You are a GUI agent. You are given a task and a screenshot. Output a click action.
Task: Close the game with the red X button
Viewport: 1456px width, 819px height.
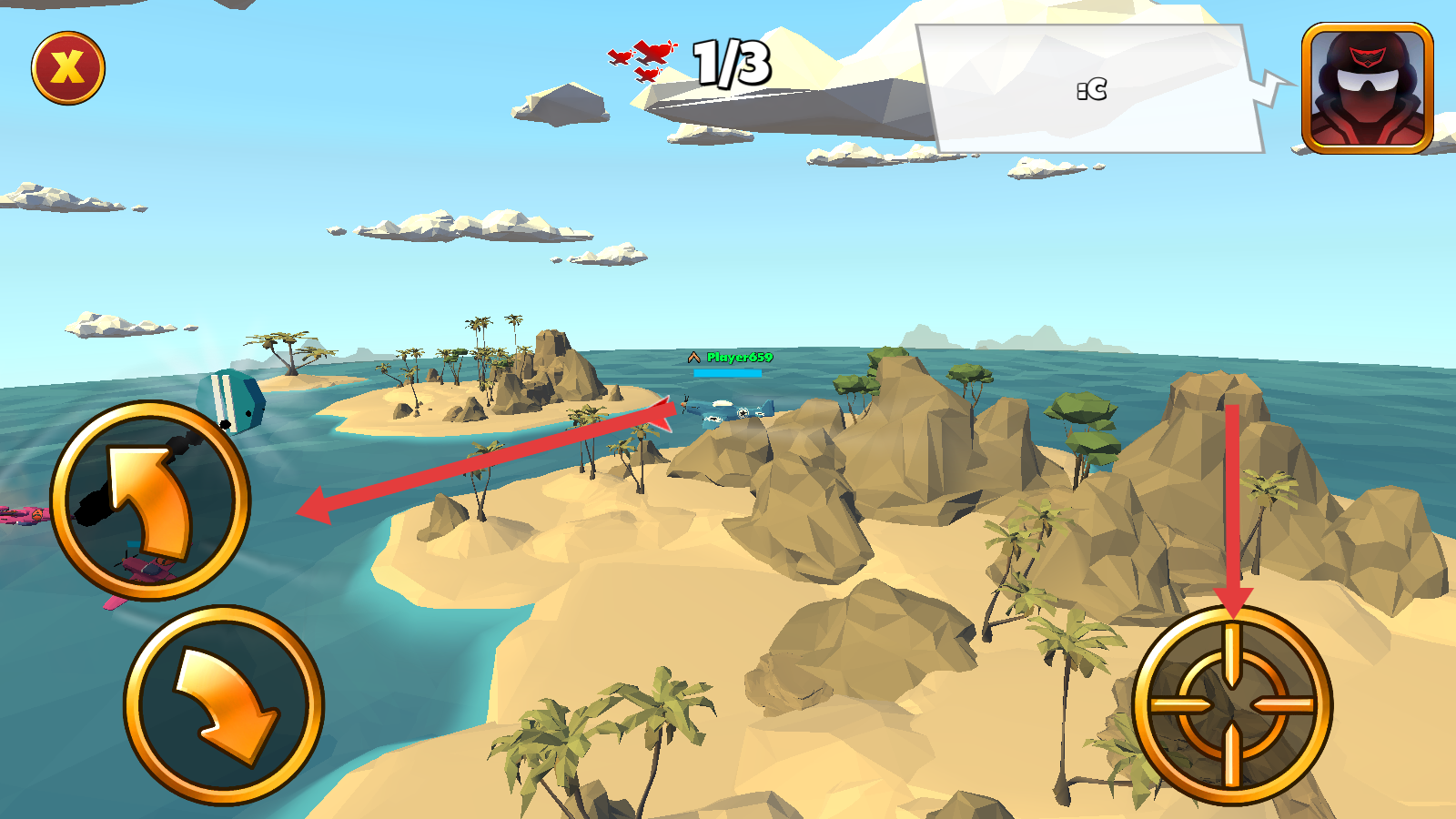(68, 68)
